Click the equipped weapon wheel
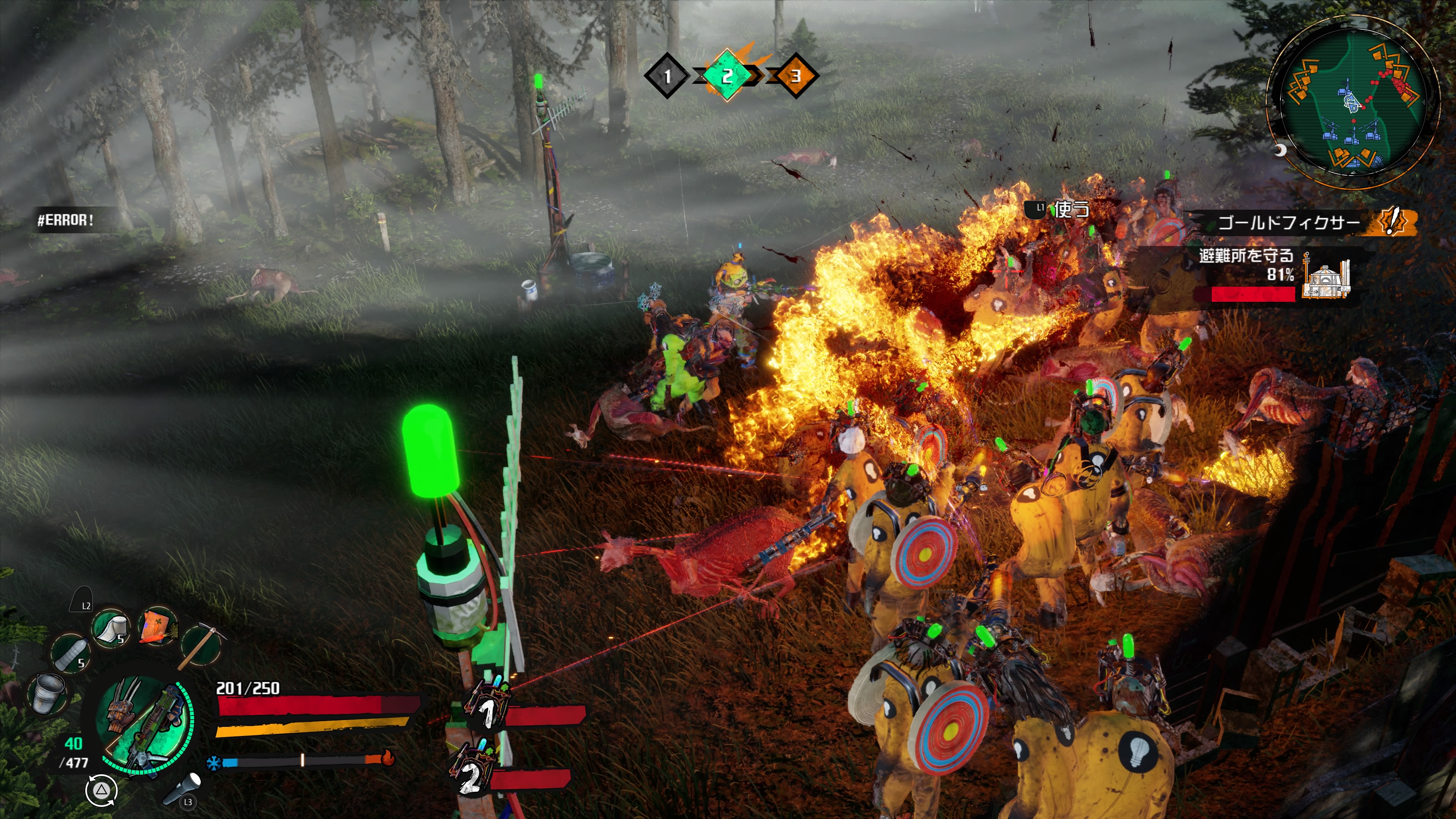The image size is (1456, 819). tap(144, 725)
